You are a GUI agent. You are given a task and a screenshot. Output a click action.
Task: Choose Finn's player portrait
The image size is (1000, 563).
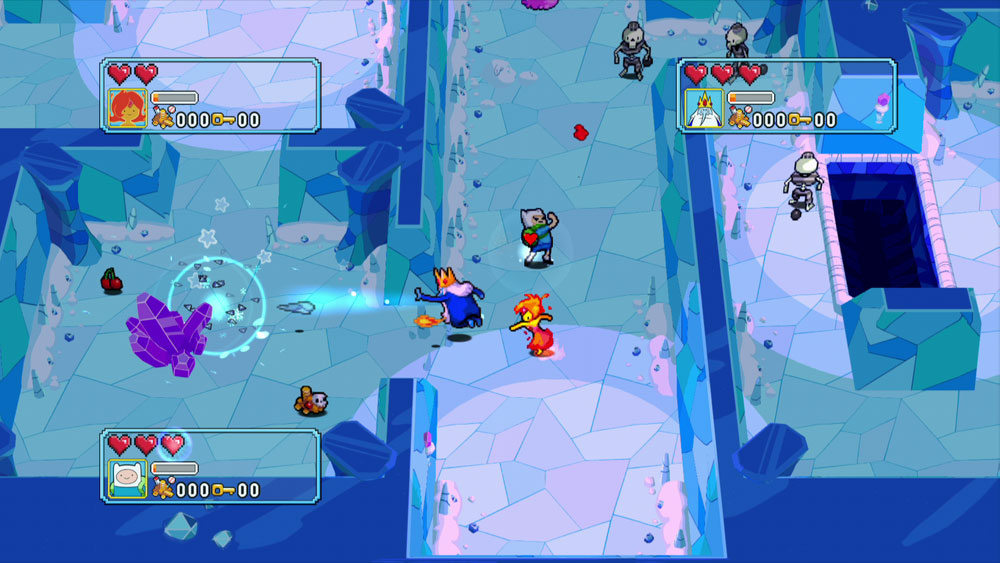tap(127, 479)
